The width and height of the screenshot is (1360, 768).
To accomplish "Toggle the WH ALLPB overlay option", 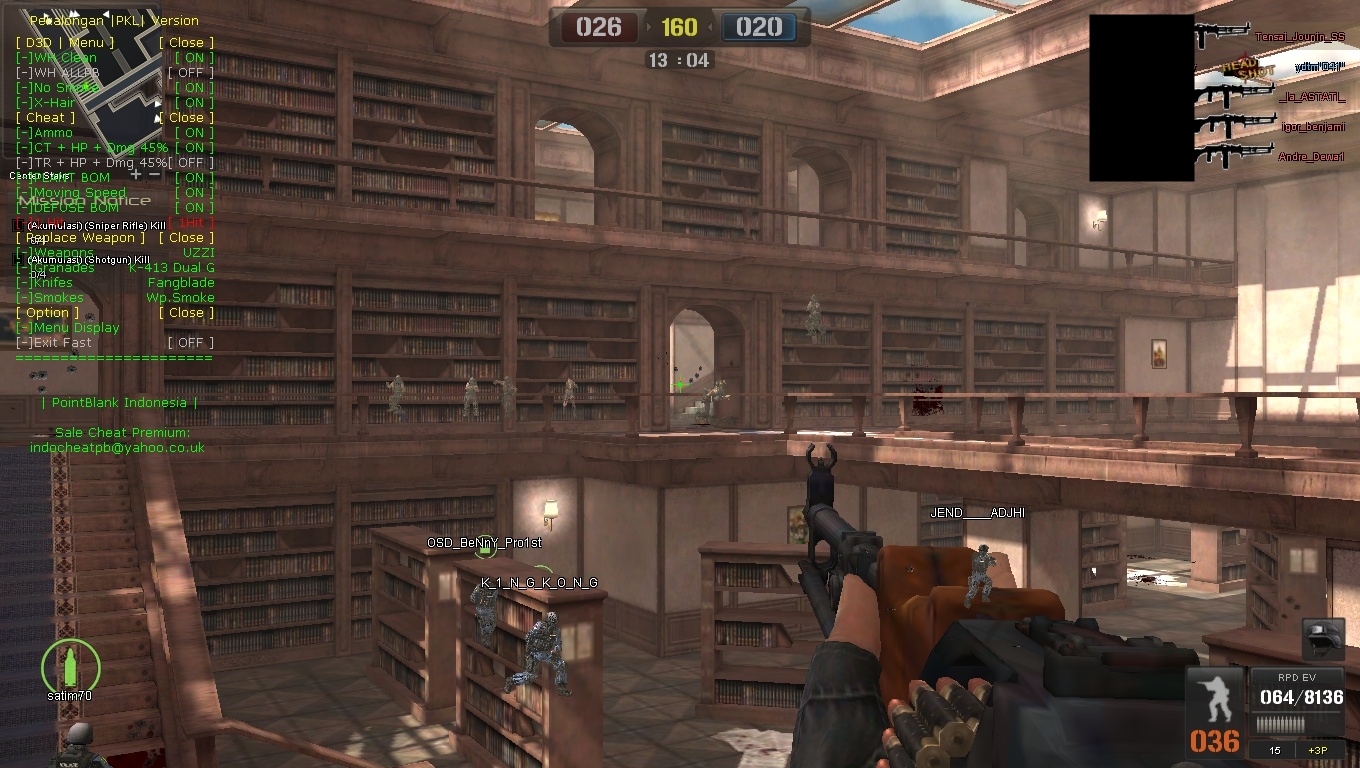I will pos(190,73).
